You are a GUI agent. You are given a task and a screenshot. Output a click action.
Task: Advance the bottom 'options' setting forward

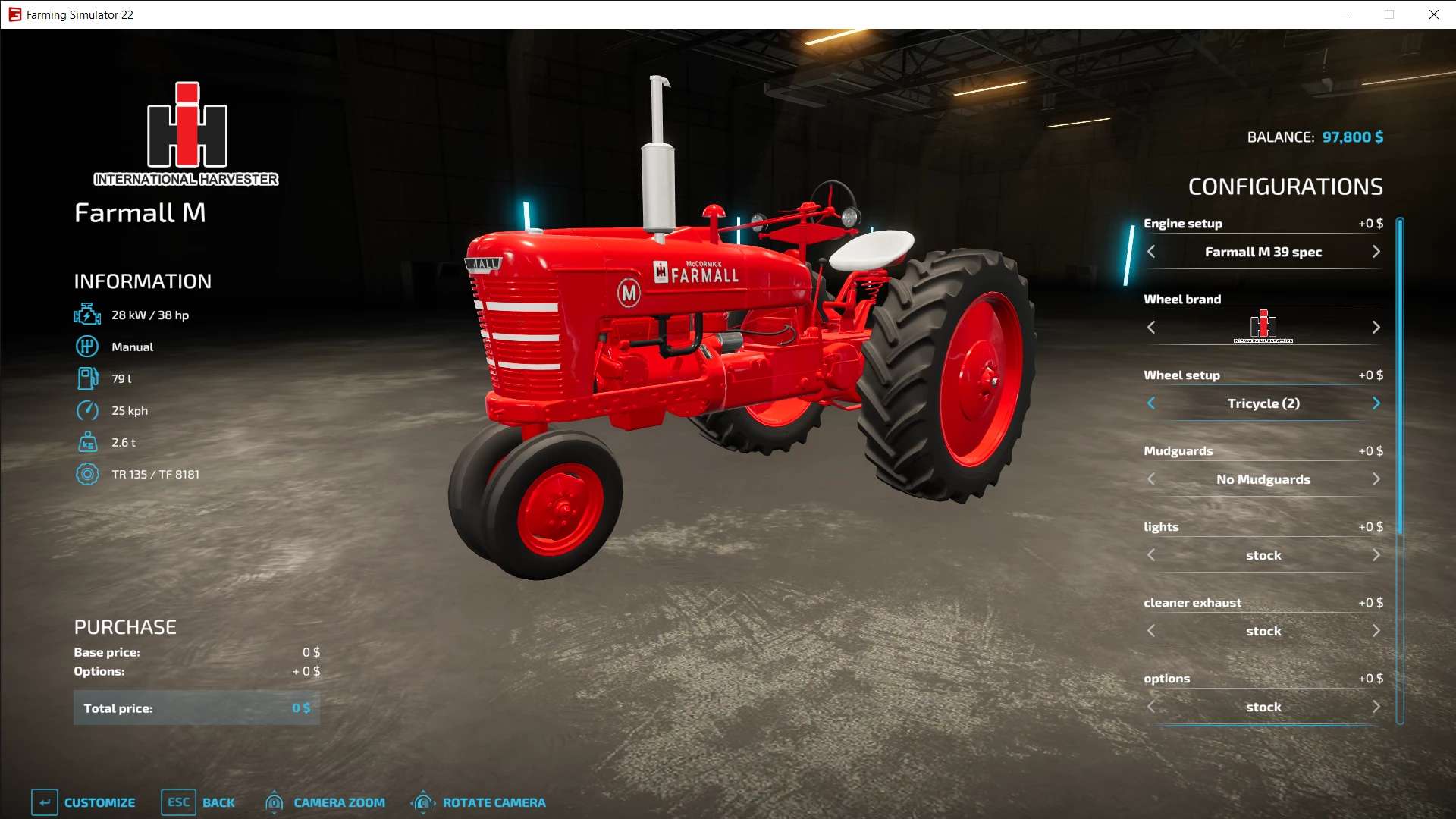coord(1376,707)
